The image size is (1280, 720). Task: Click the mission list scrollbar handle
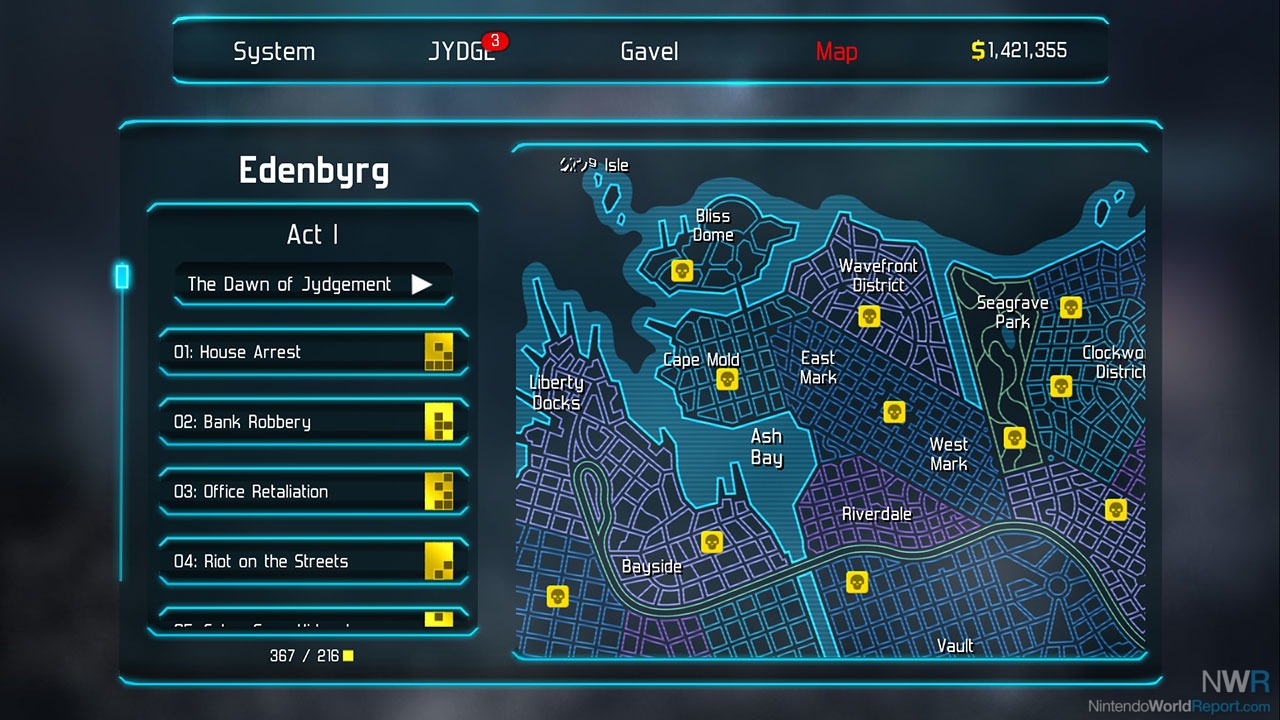122,276
